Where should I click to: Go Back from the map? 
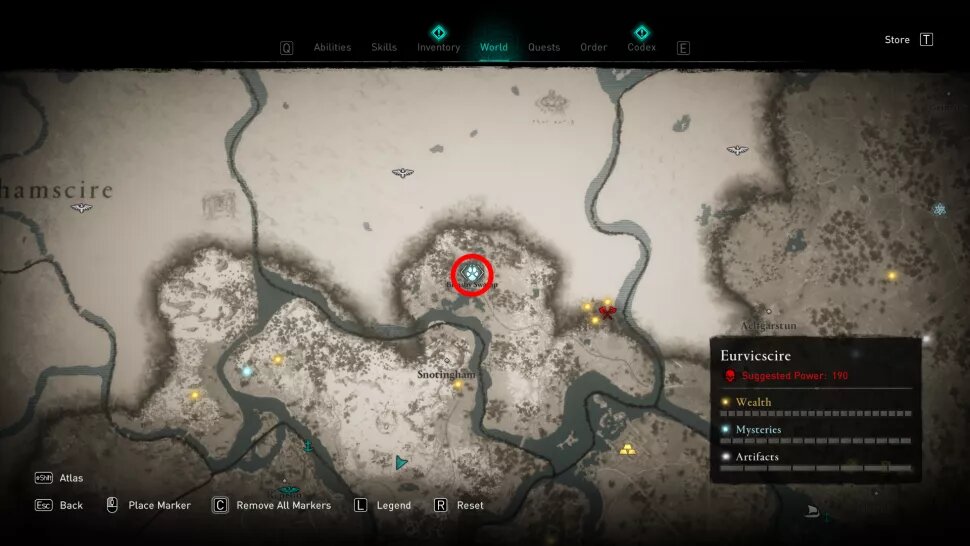coord(71,505)
